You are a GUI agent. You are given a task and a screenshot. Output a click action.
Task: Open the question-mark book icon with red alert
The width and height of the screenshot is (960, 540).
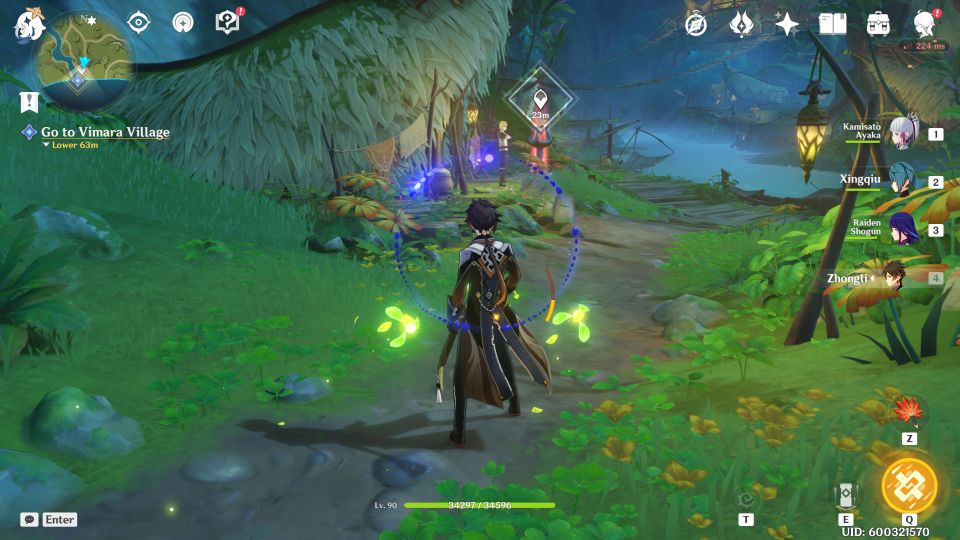point(228,22)
